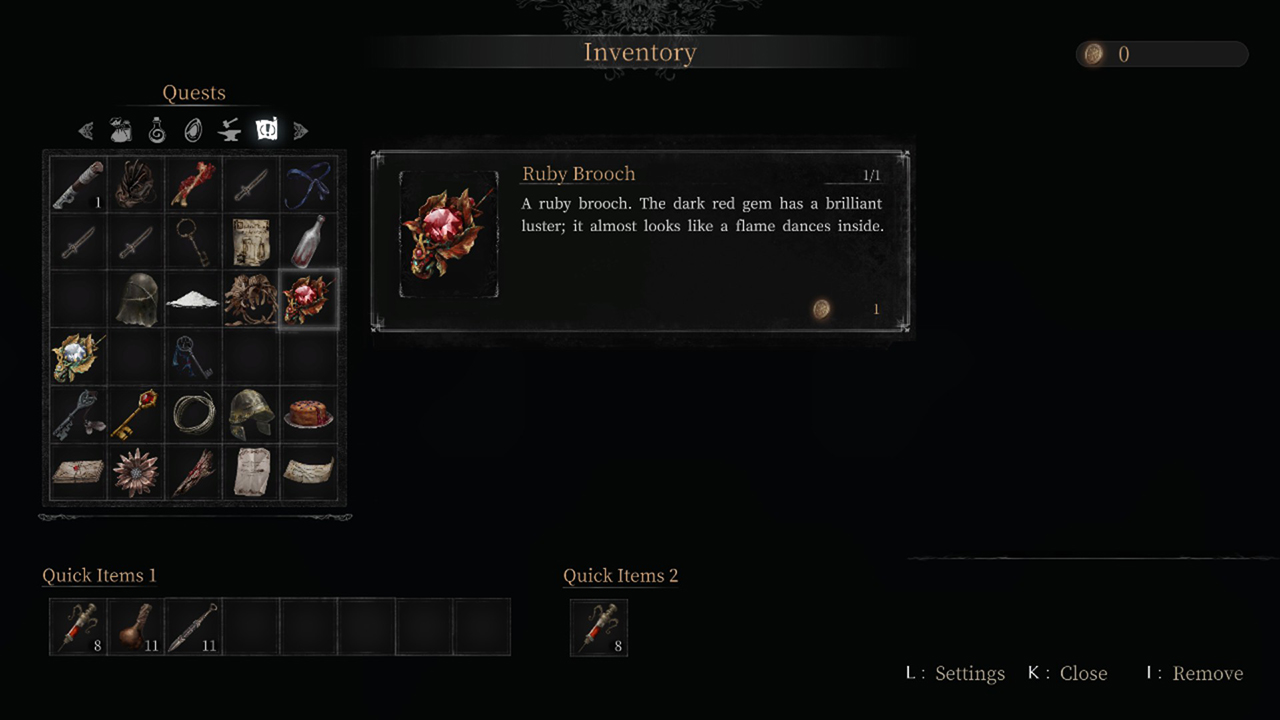Pick the golden key with red jewel
The width and height of the screenshot is (1280, 720).
click(135, 414)
